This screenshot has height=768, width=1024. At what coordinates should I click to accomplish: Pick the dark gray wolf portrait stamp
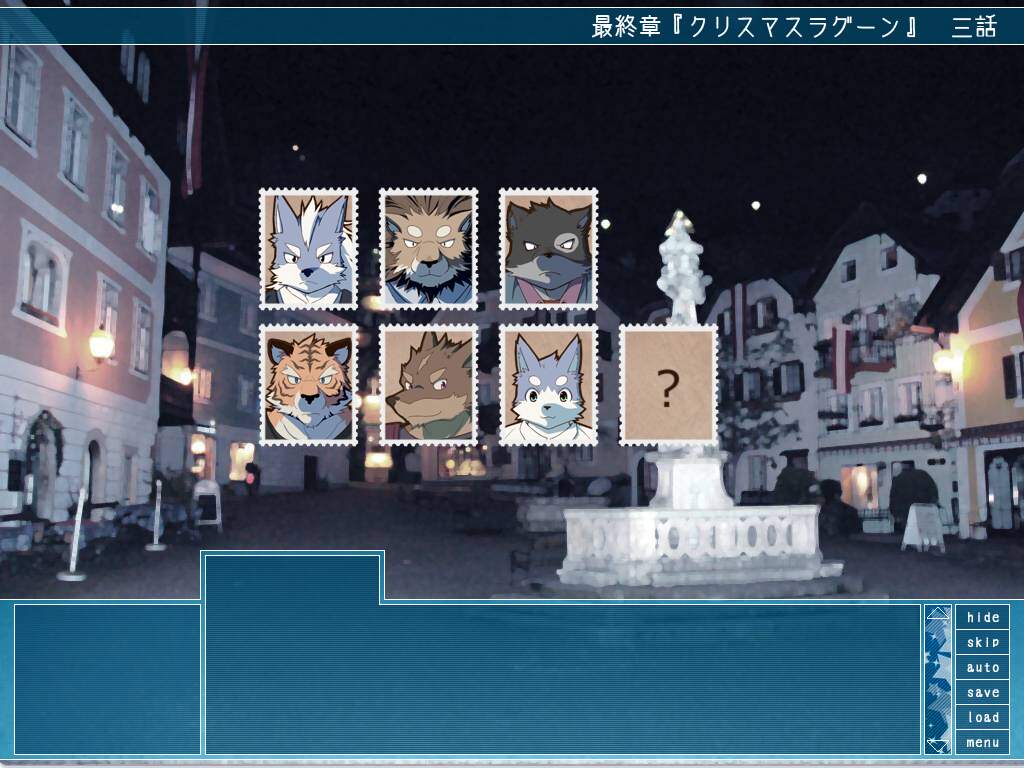[548, 248]
